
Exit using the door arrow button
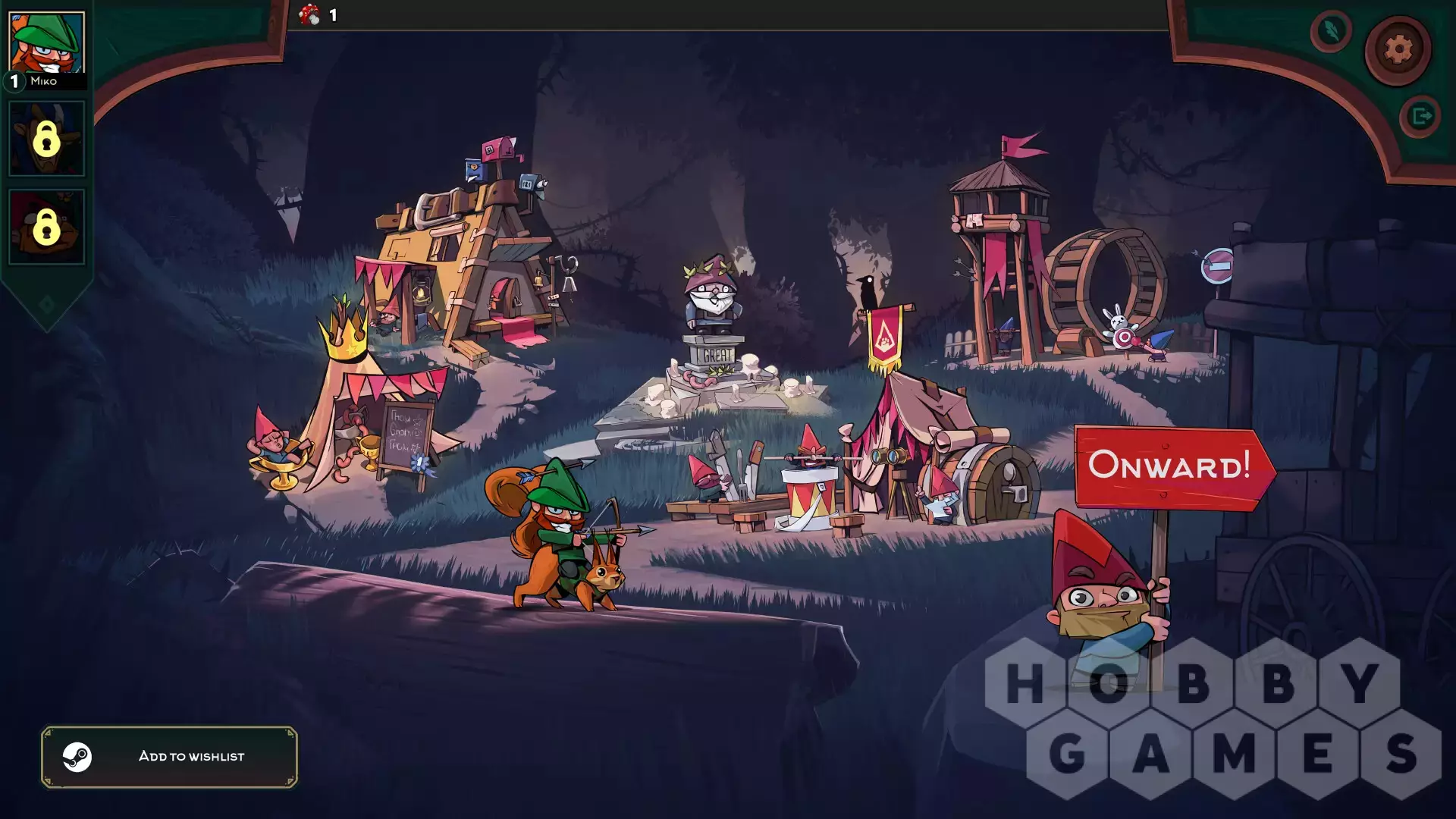1420,116
